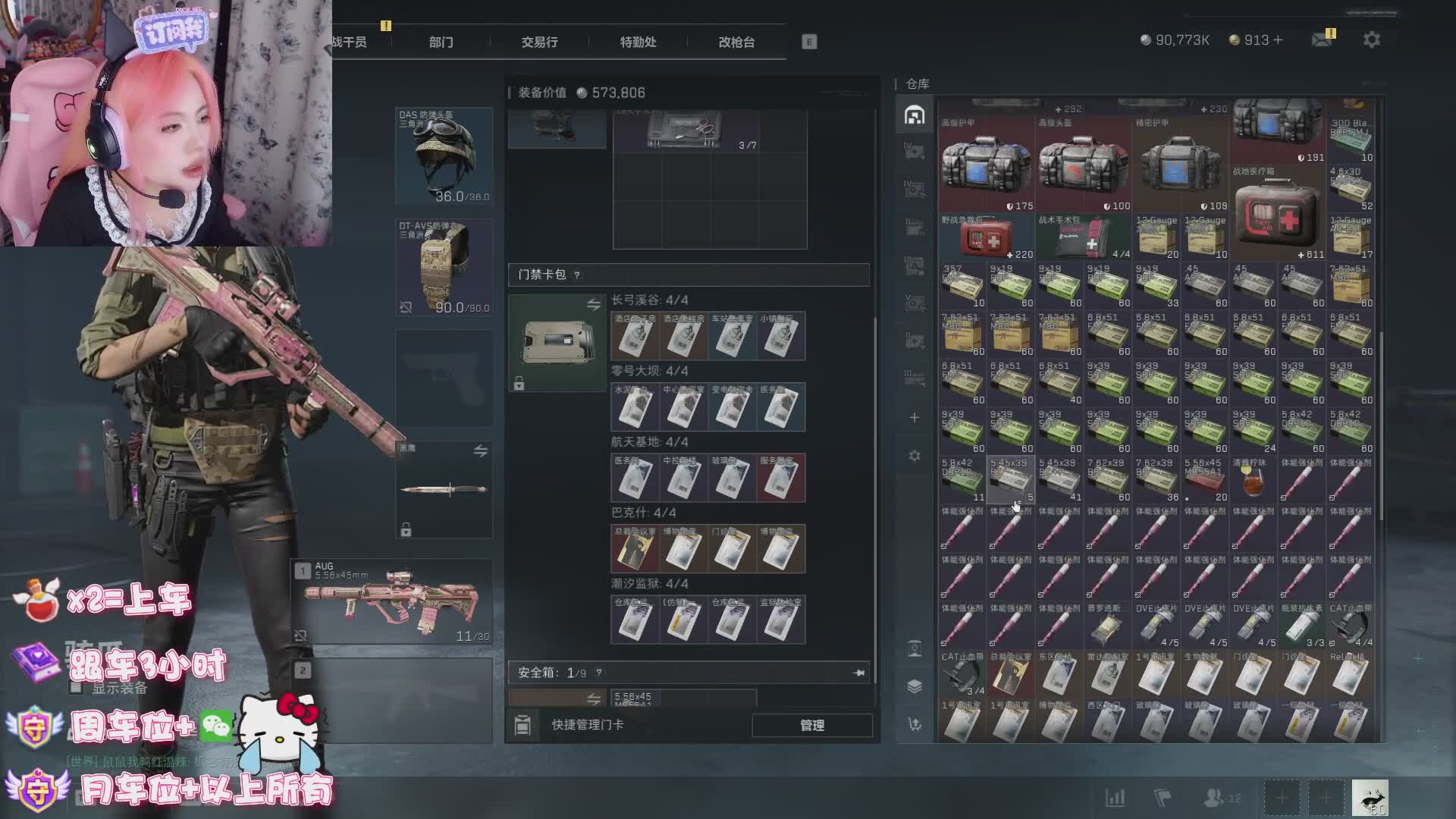The height and width of the screenshot is (819, 1456).
Task: Click the 管理 keycard management button
Action: pyautogui.click(x=811, y=725)
